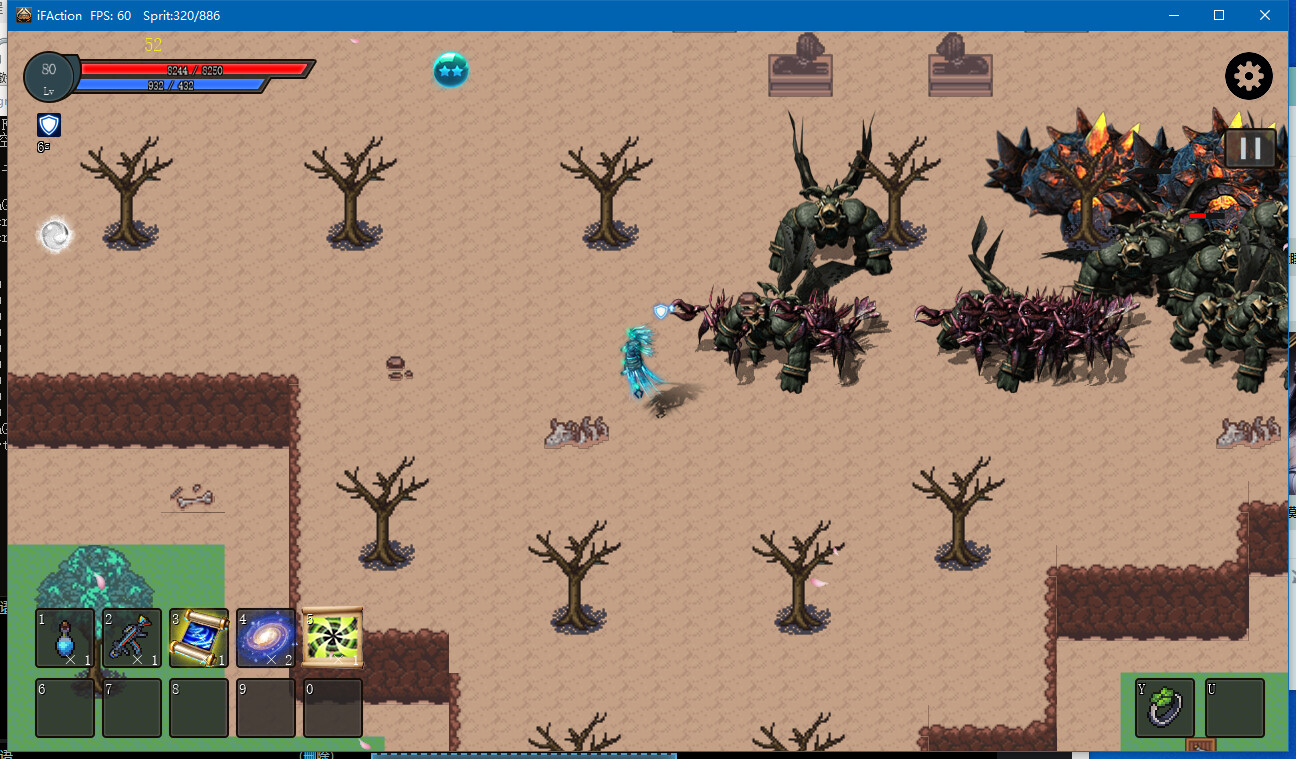Viewport: 1296px width, 759px height.
Task: Toggle the pause button below the gear icon
Action: click(x=1248, y=148)
